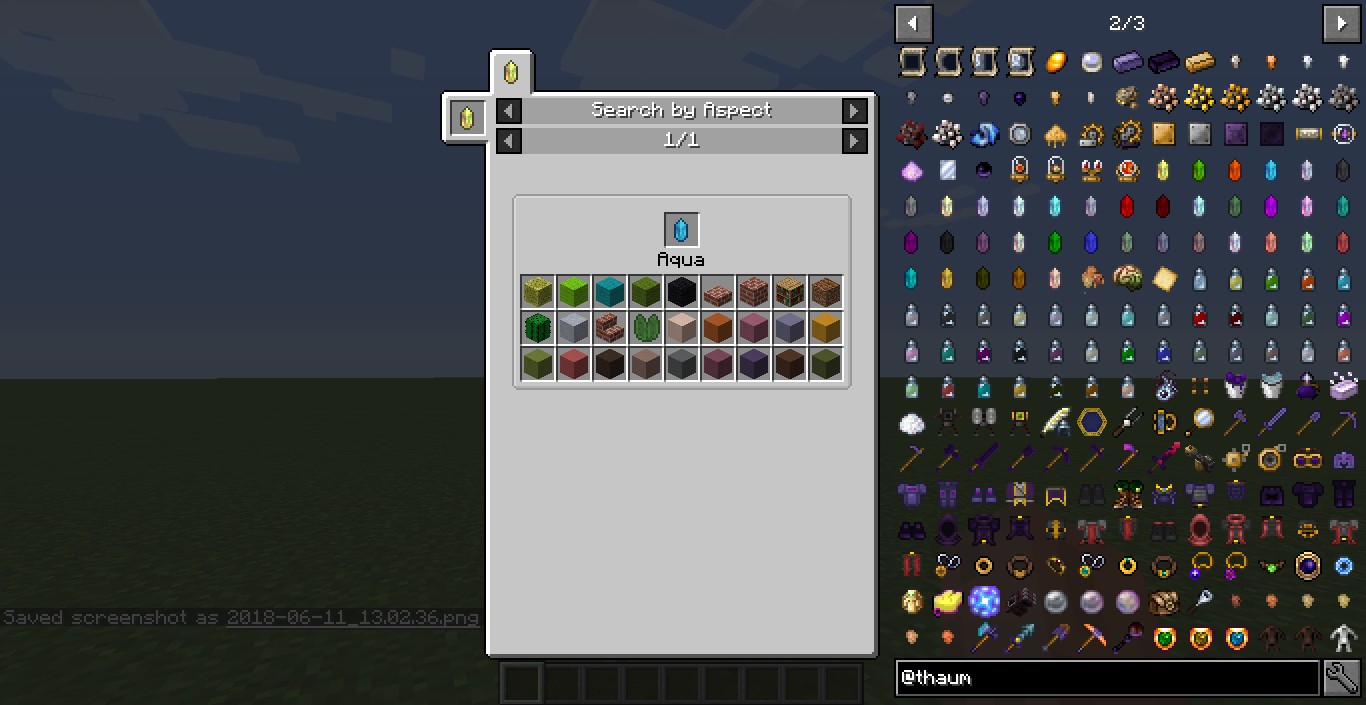Screen dimensions: 1366x705
Task: Go to the previous recipe page
Action: click(x=509, y=141)
